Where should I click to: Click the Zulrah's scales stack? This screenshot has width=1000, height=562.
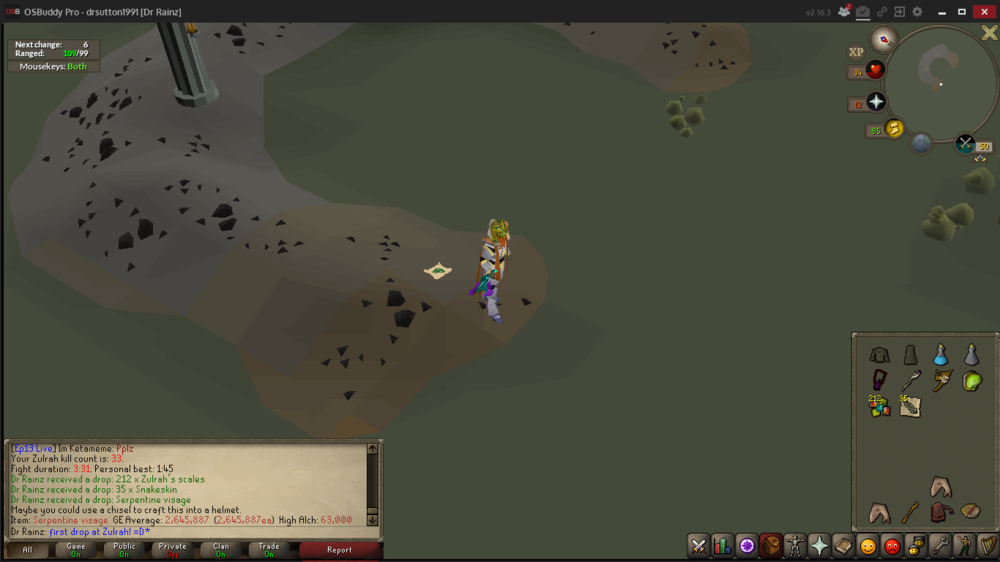[880, 406]
